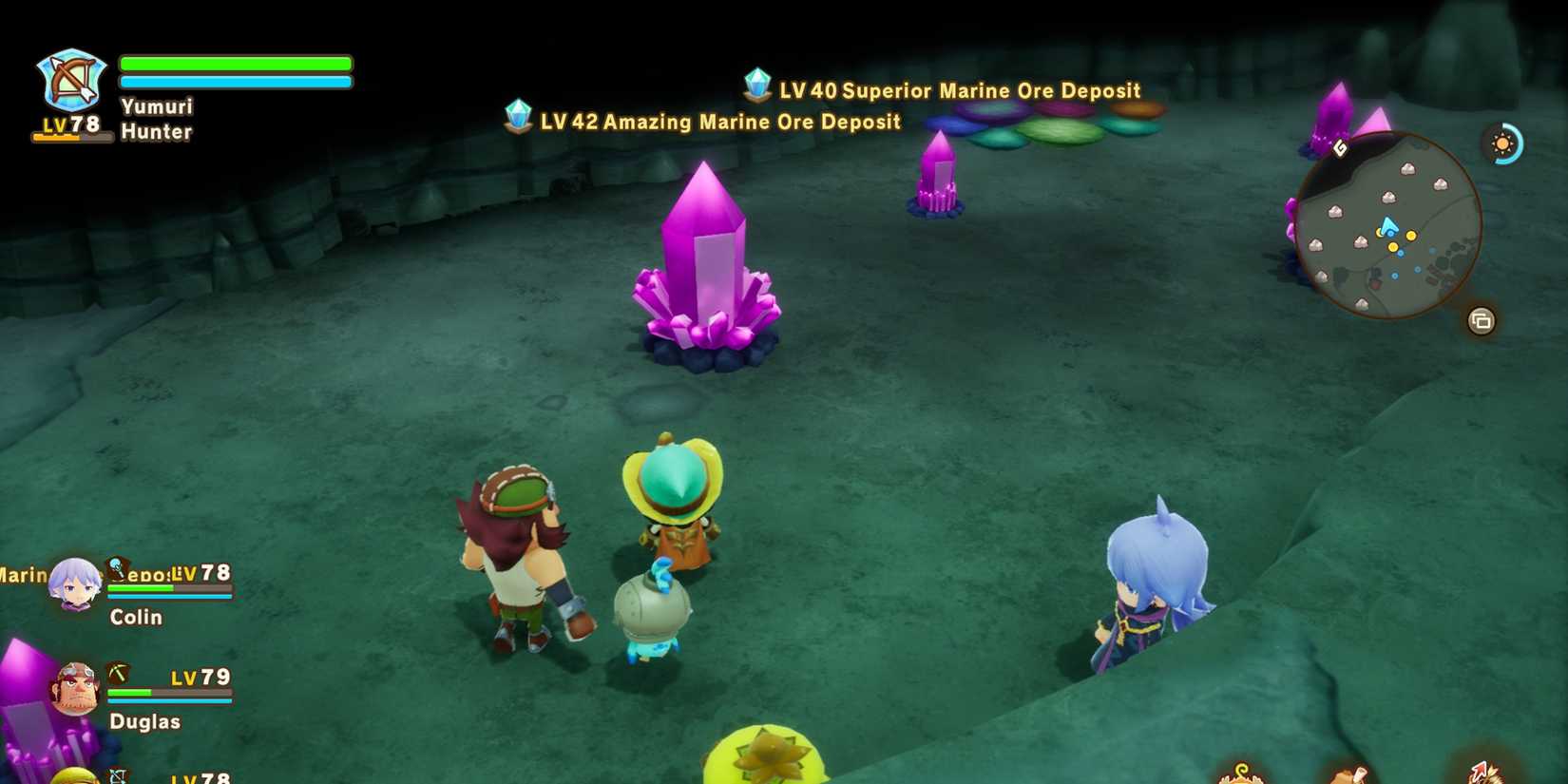1568x784 pixels.
Task: Click the bow icon of the LV 78 party member
Action: [x=117, y=776]
